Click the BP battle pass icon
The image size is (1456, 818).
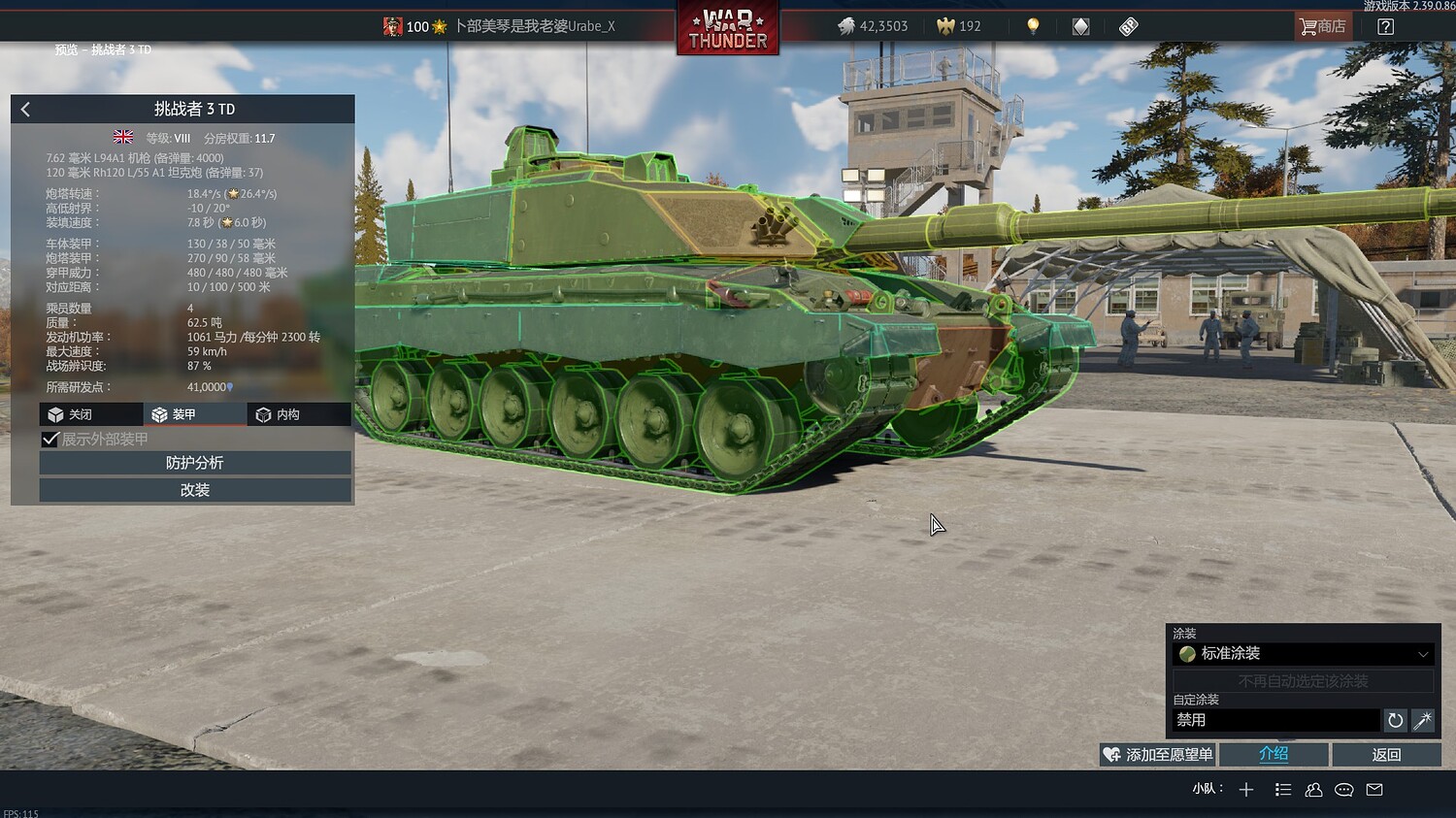coord(1128,26)
